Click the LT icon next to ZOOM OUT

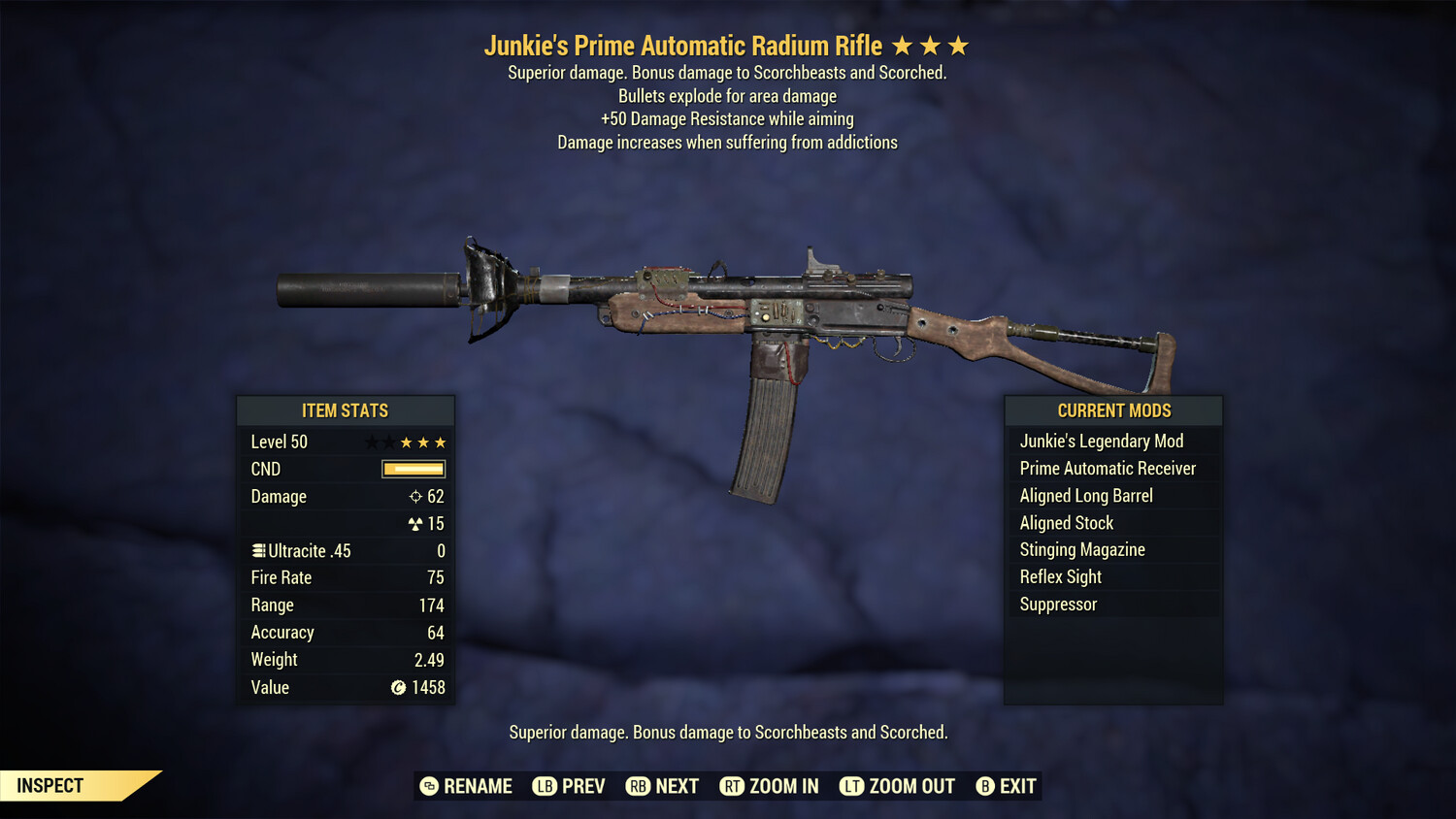[x=852, y=786]
